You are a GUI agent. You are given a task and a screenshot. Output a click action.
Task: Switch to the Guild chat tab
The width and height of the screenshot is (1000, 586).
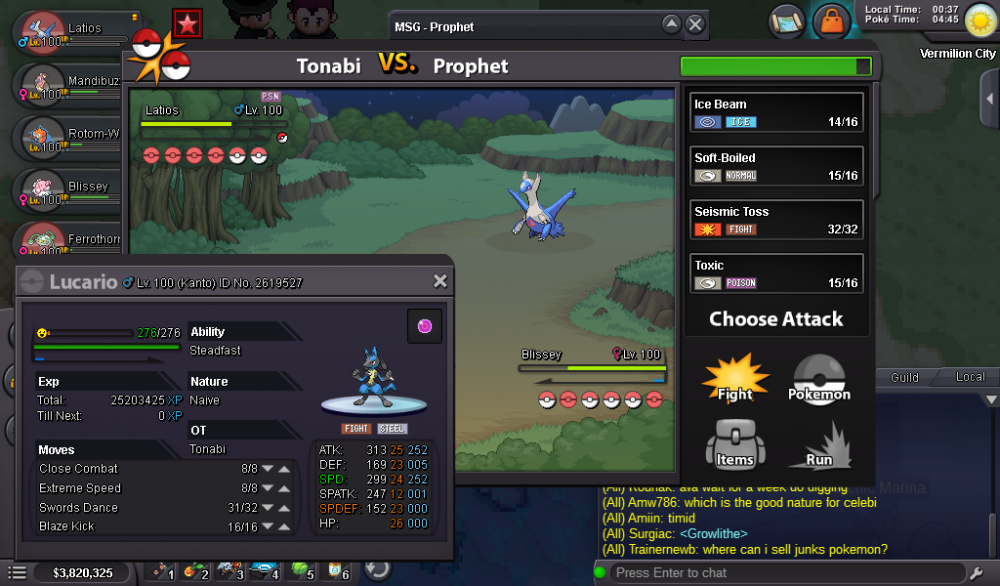click(x=905, y=377)
